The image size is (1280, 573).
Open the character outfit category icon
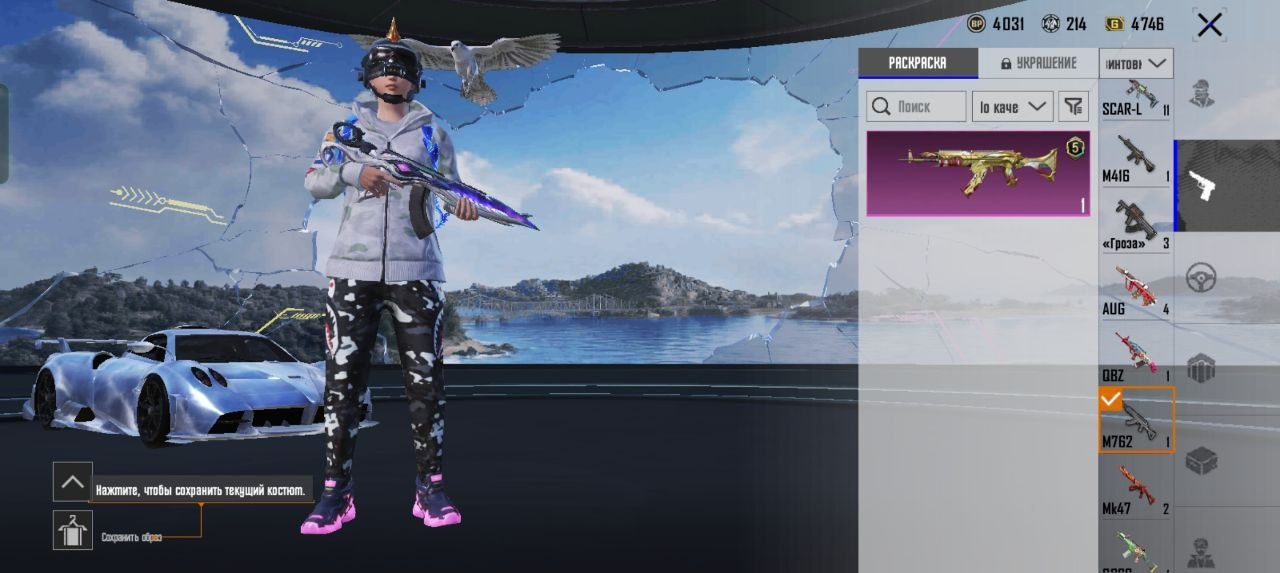[x=1201, y=94]
